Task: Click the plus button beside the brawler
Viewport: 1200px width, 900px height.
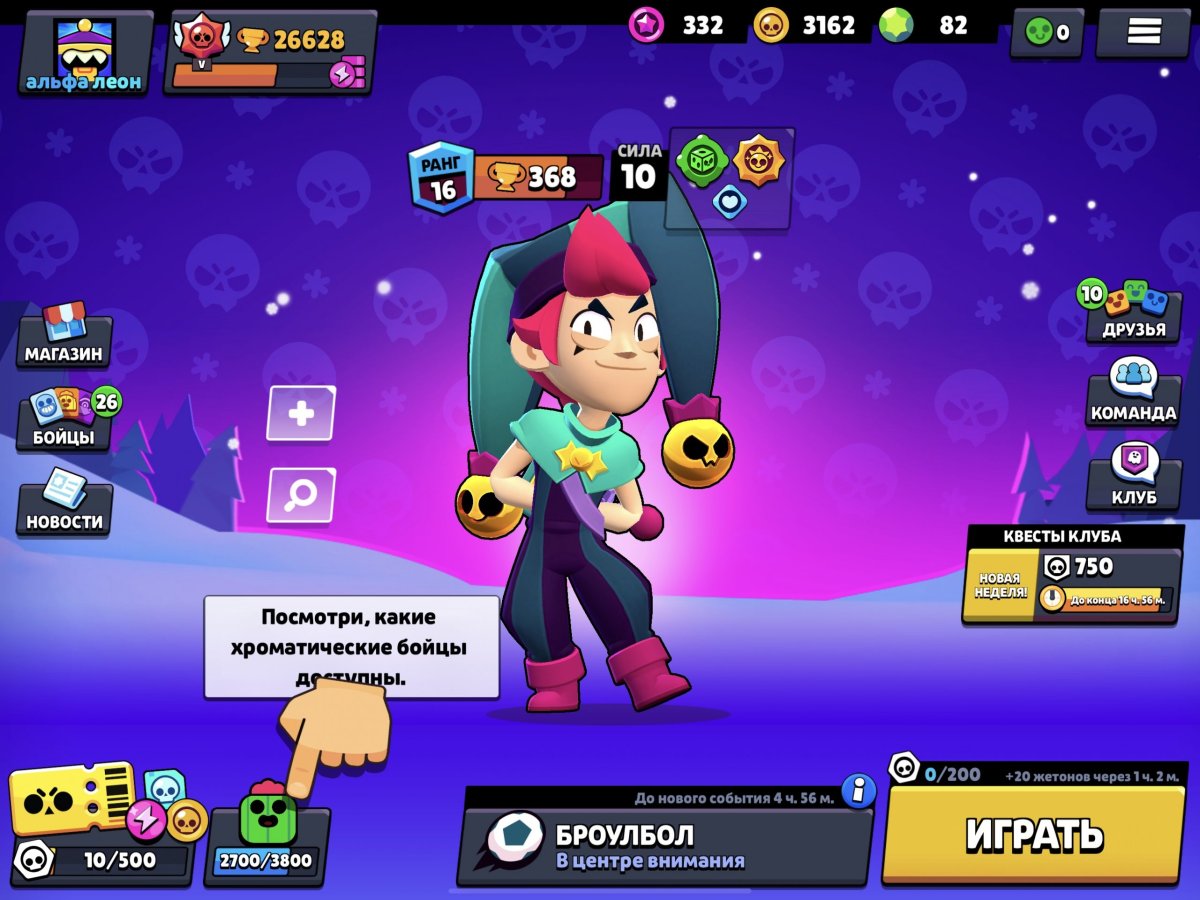Action: click(301, 413)
